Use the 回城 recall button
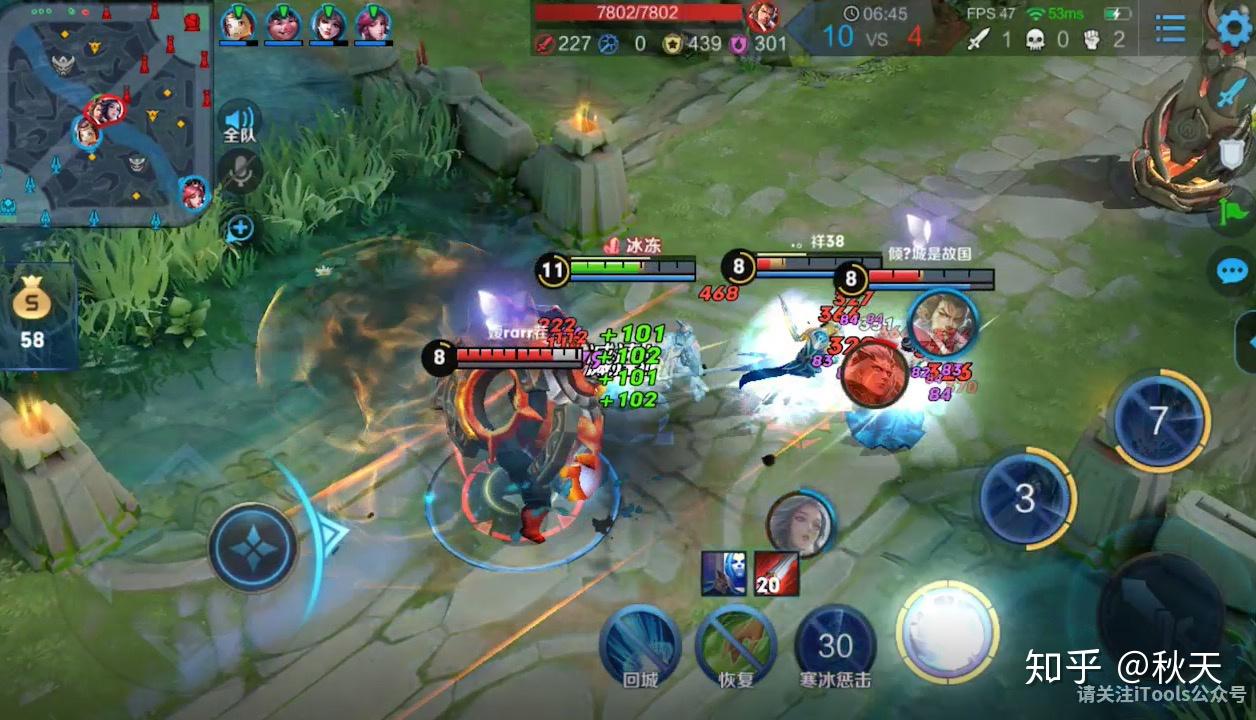 (x=640, y=641)
